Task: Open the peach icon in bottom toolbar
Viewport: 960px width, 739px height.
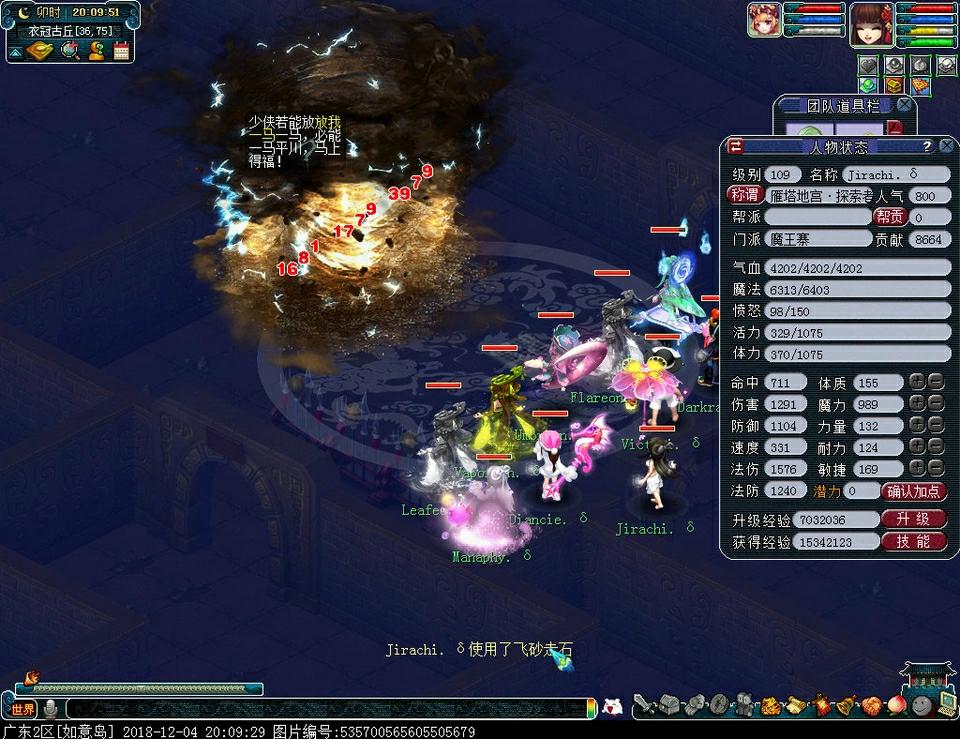Action: pyautogui.click(x=896, y=706)
